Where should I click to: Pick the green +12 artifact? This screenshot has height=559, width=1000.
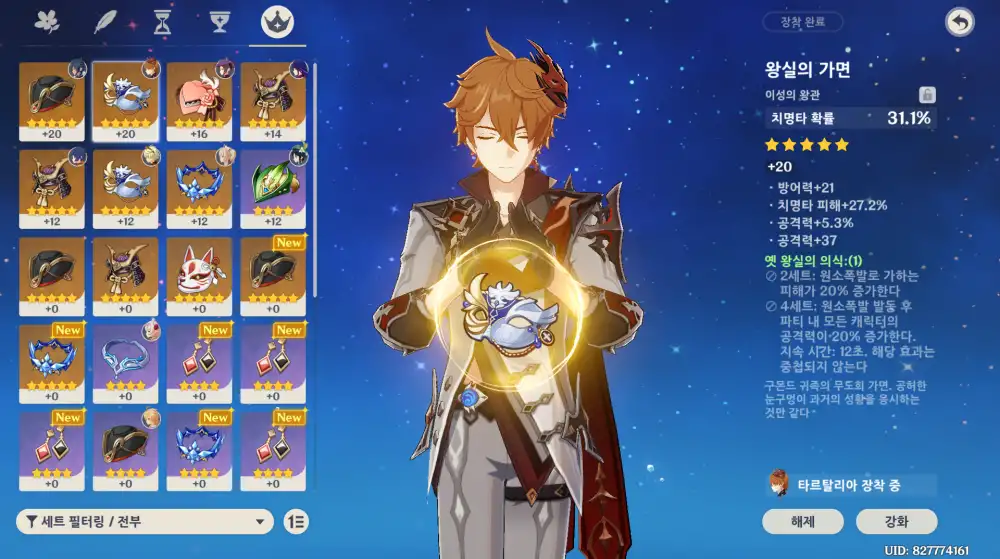273,188
